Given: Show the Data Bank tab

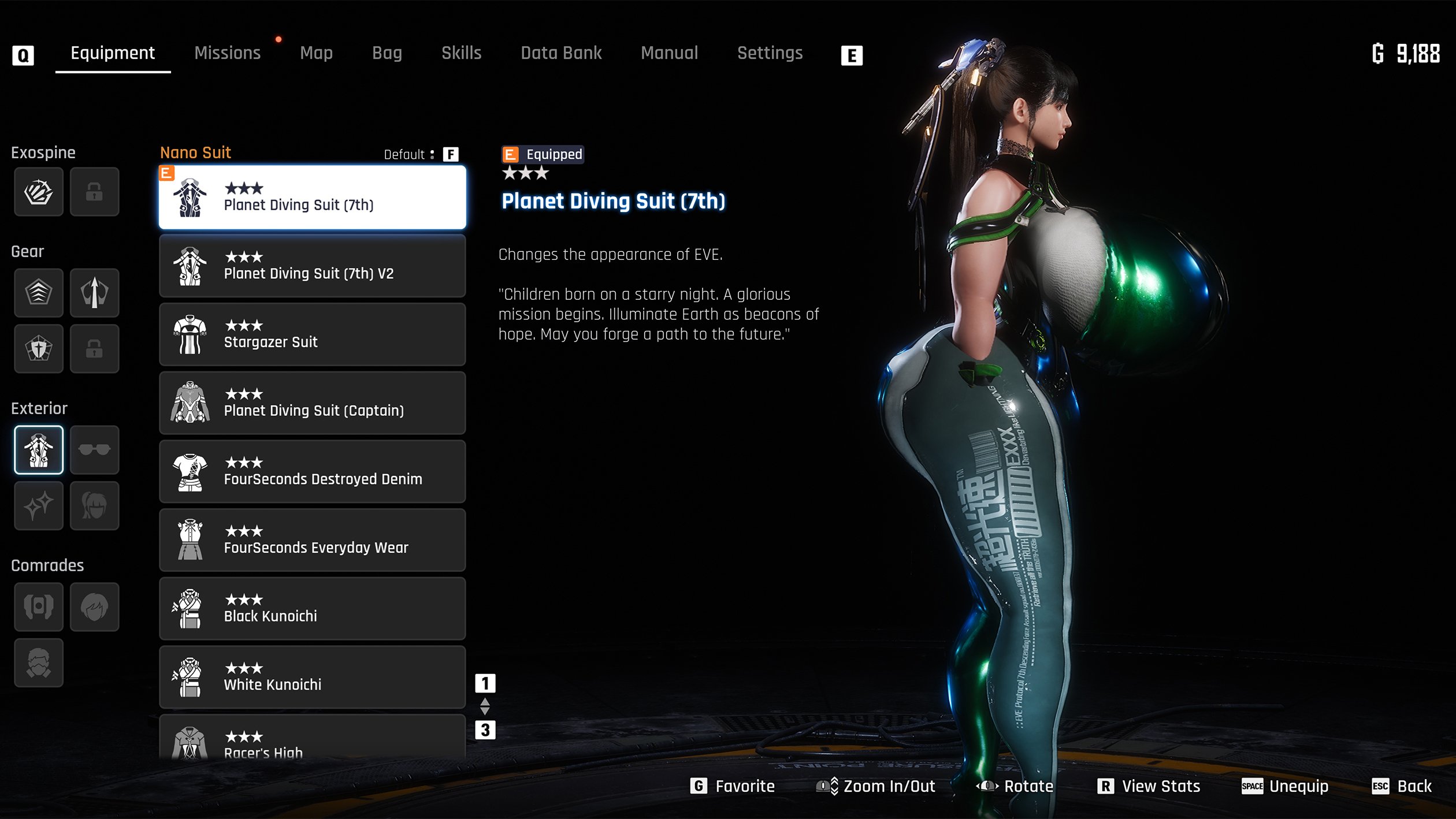Looking at the screenshot, I should pyautogui.click(x=560, y=53).
